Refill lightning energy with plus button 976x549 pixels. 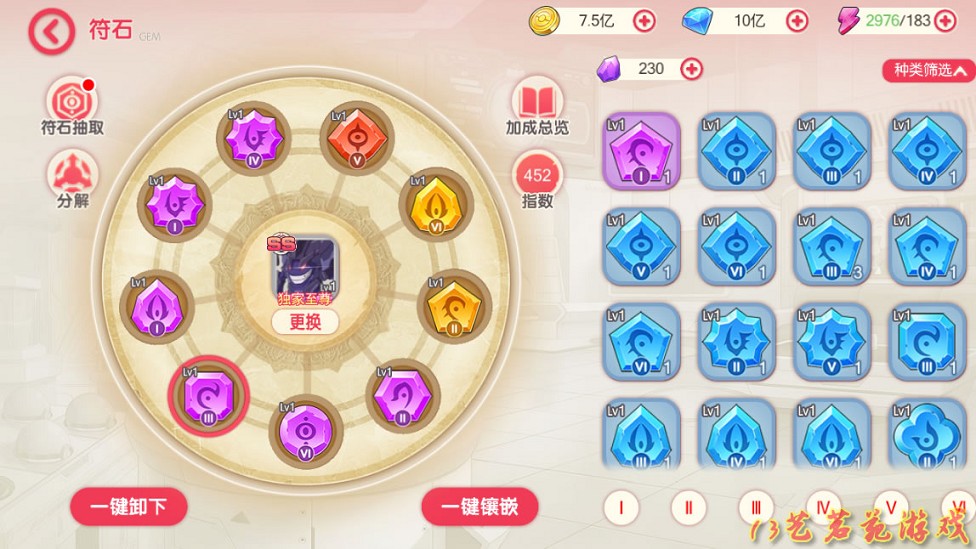click(945, 20)
